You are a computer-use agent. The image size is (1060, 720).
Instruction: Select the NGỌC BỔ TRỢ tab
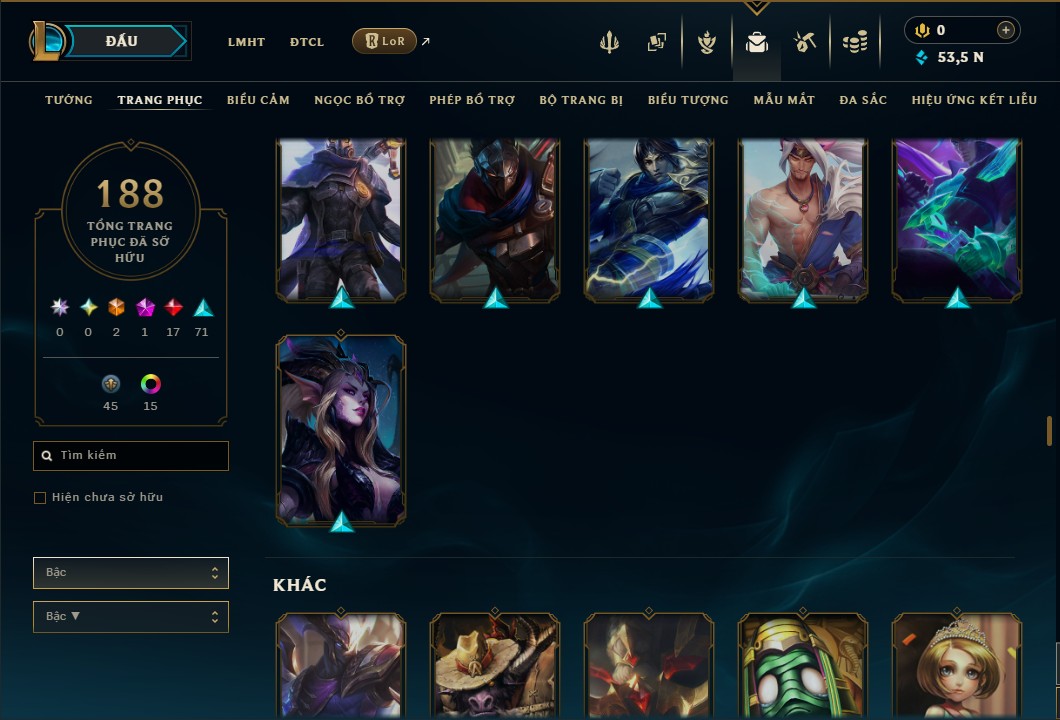click(359, 100)
